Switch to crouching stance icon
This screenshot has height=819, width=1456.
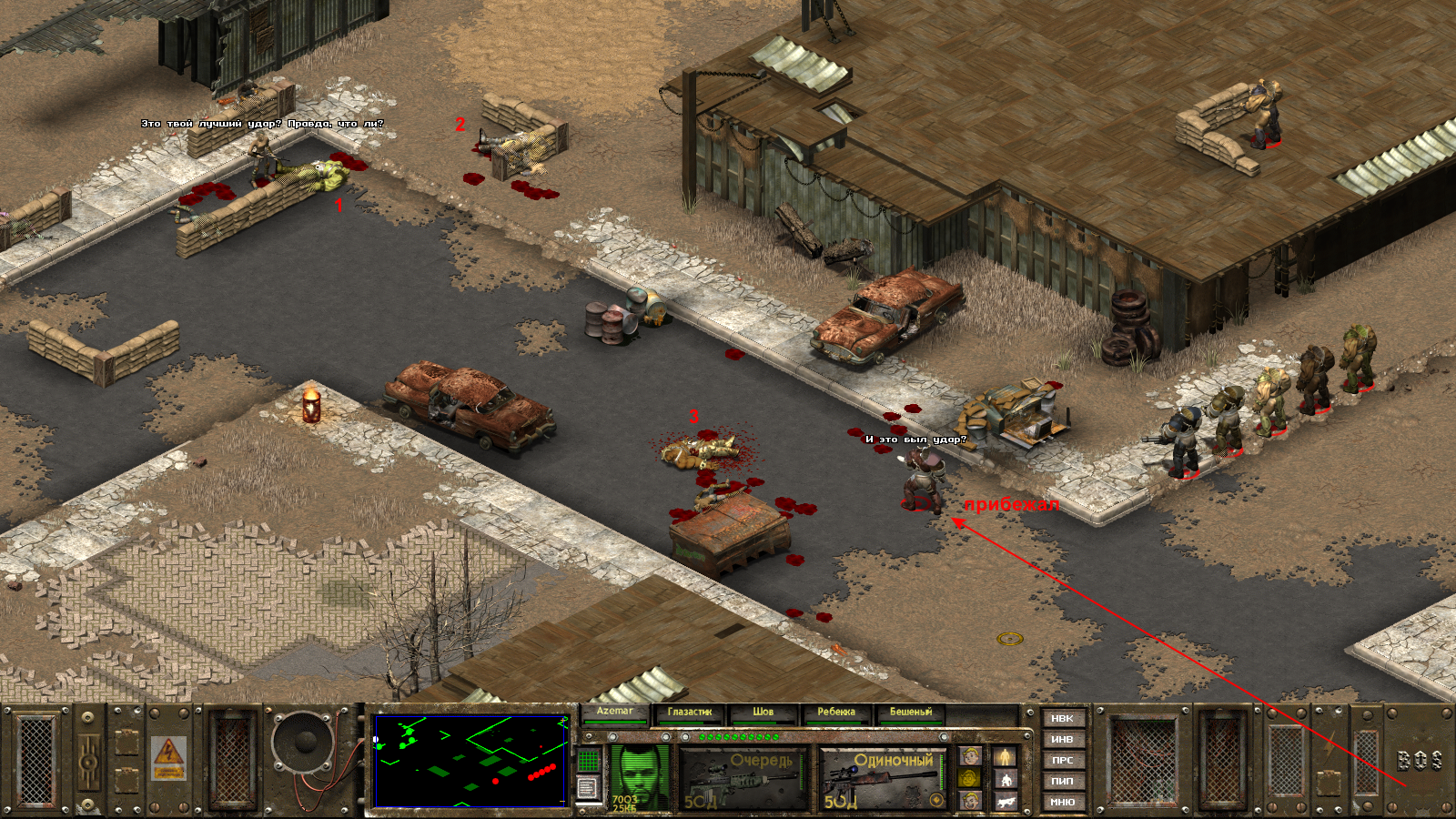point(1005,779)
